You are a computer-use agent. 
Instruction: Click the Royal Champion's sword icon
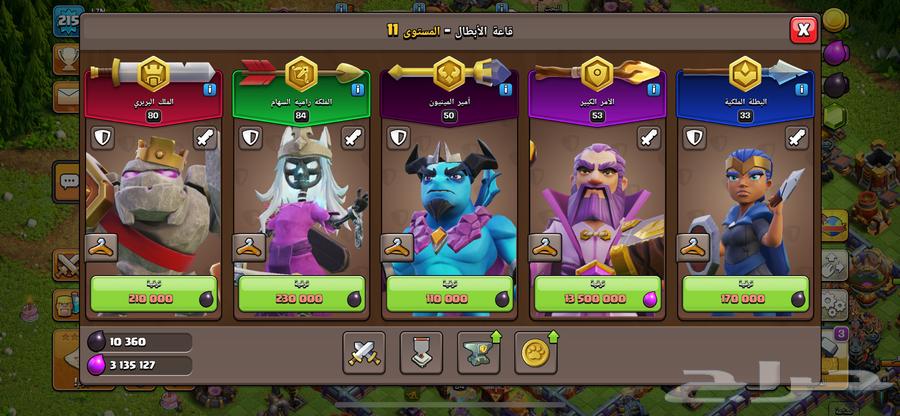point(795,138)
